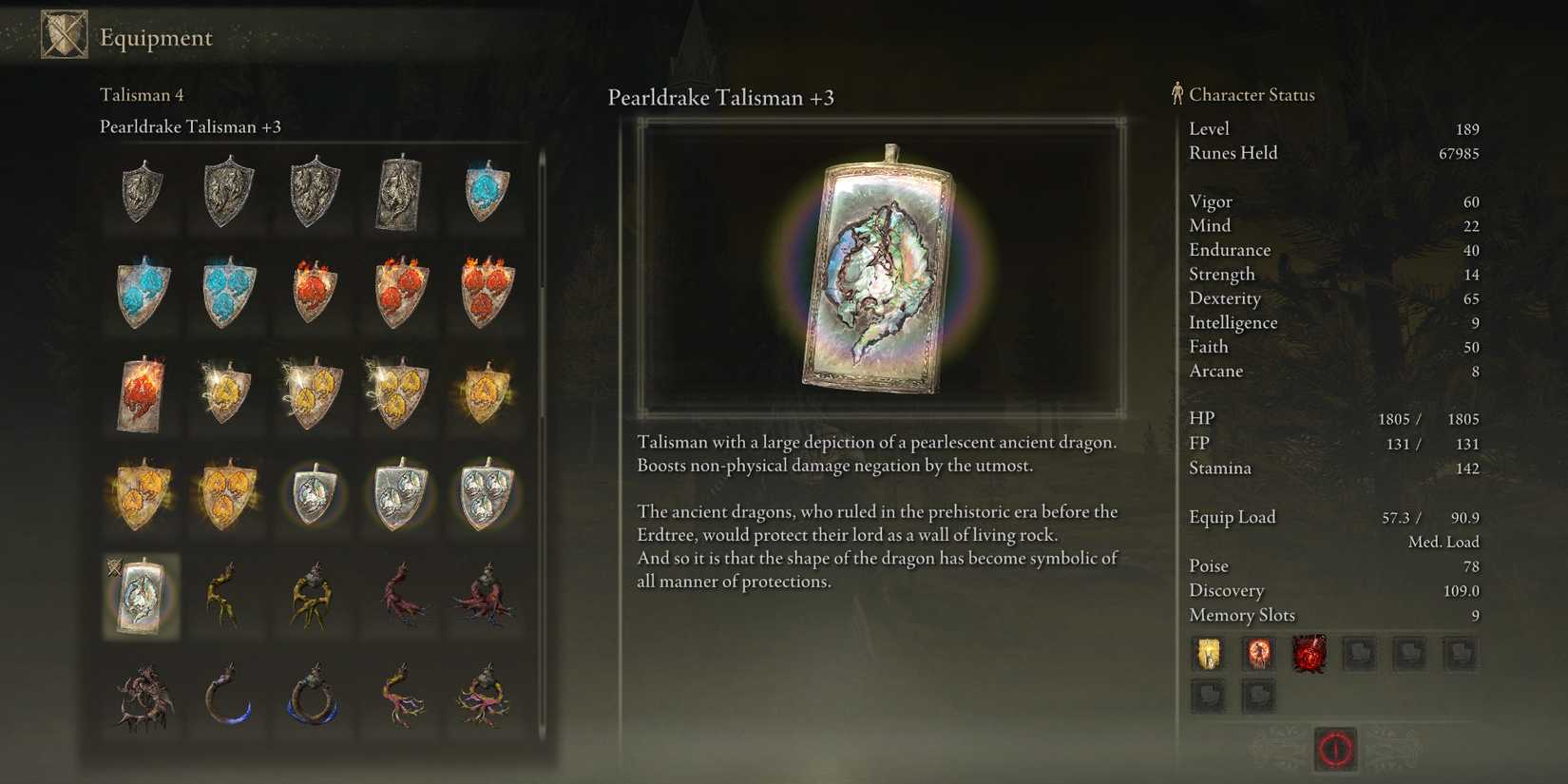Click the red rune status effect icon

click(1309, 655)
